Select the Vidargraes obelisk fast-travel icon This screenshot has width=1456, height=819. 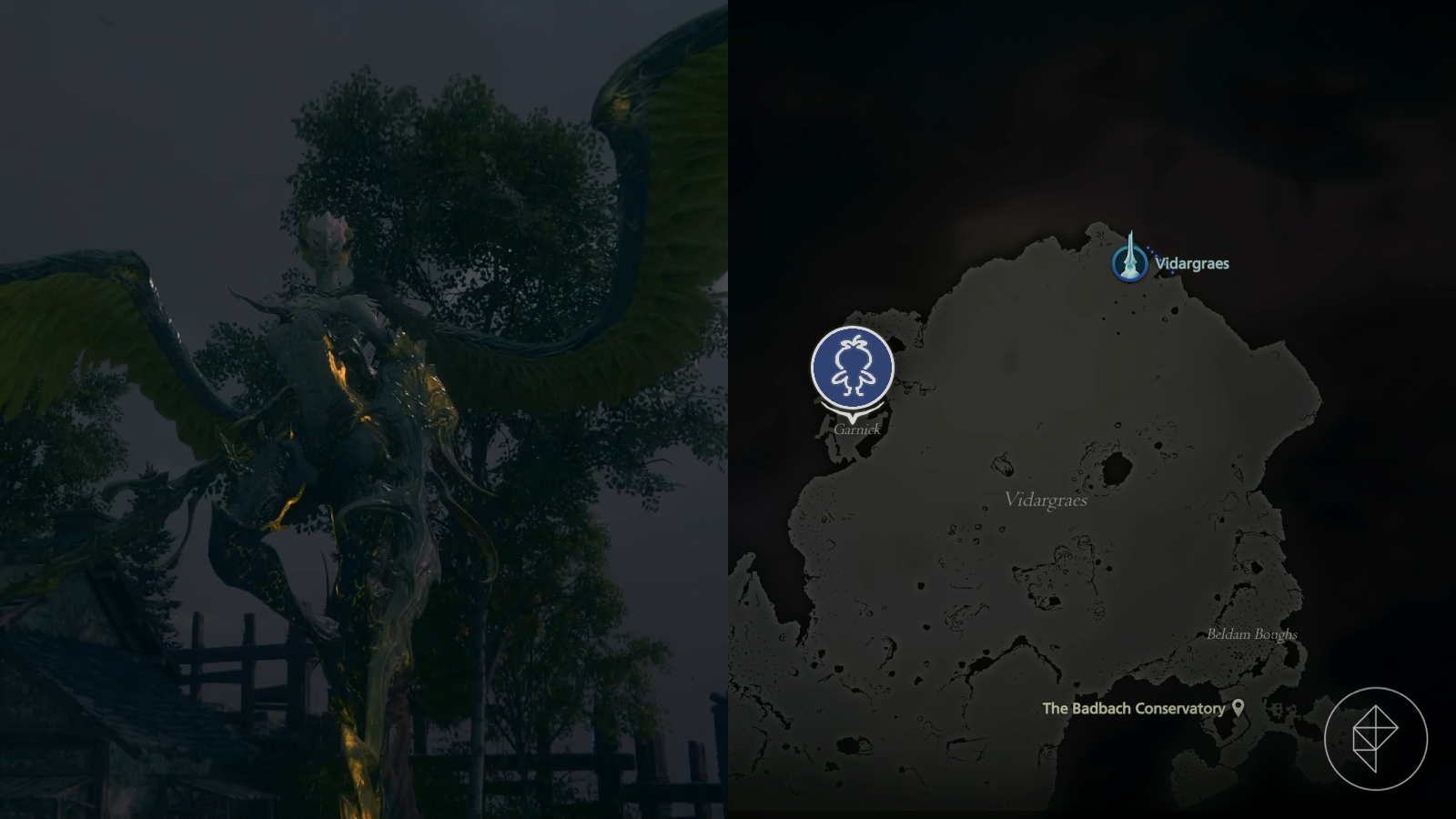point(1128,264)
